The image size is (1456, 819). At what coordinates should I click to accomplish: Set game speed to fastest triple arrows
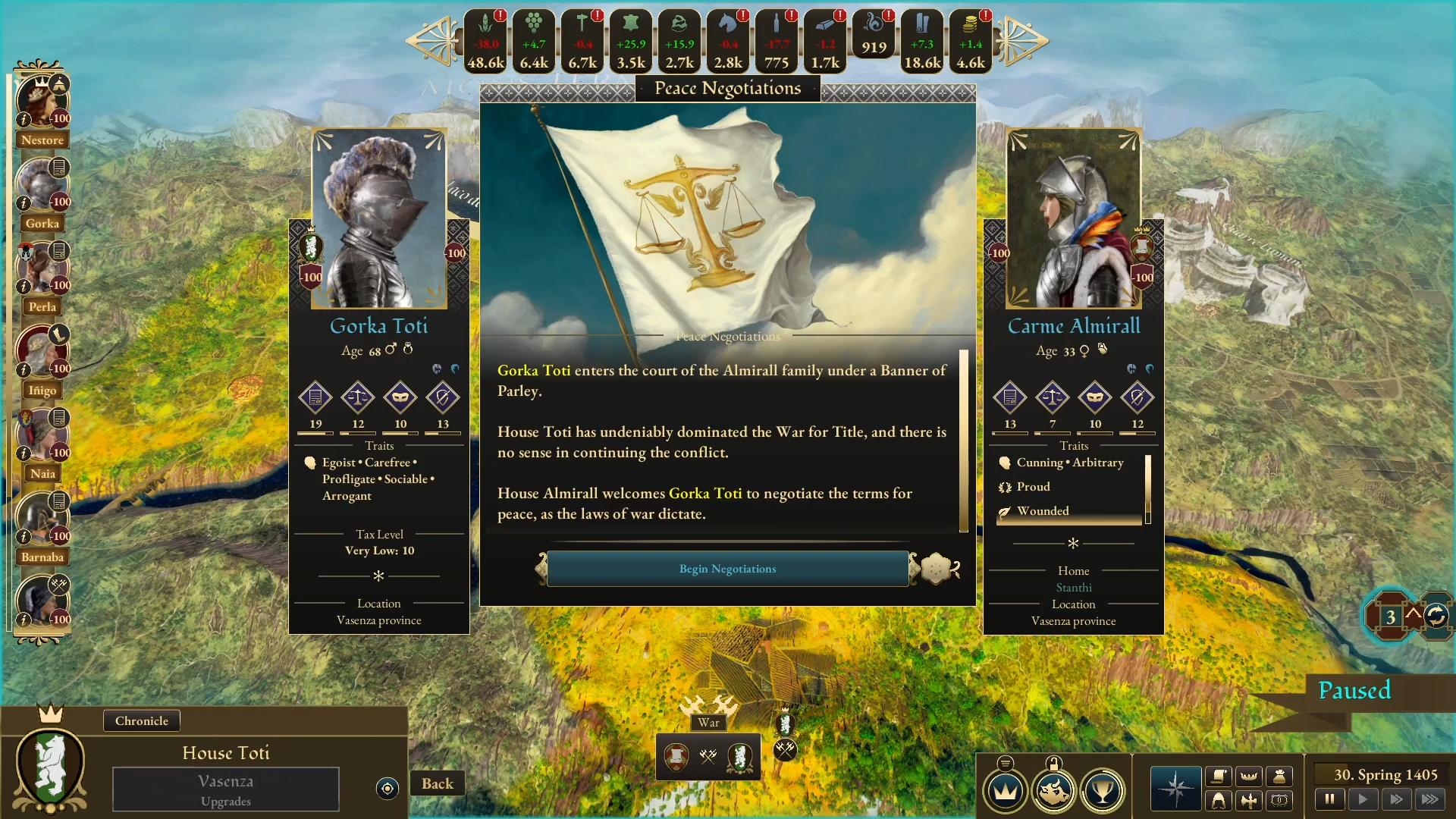pos(1429,799)
